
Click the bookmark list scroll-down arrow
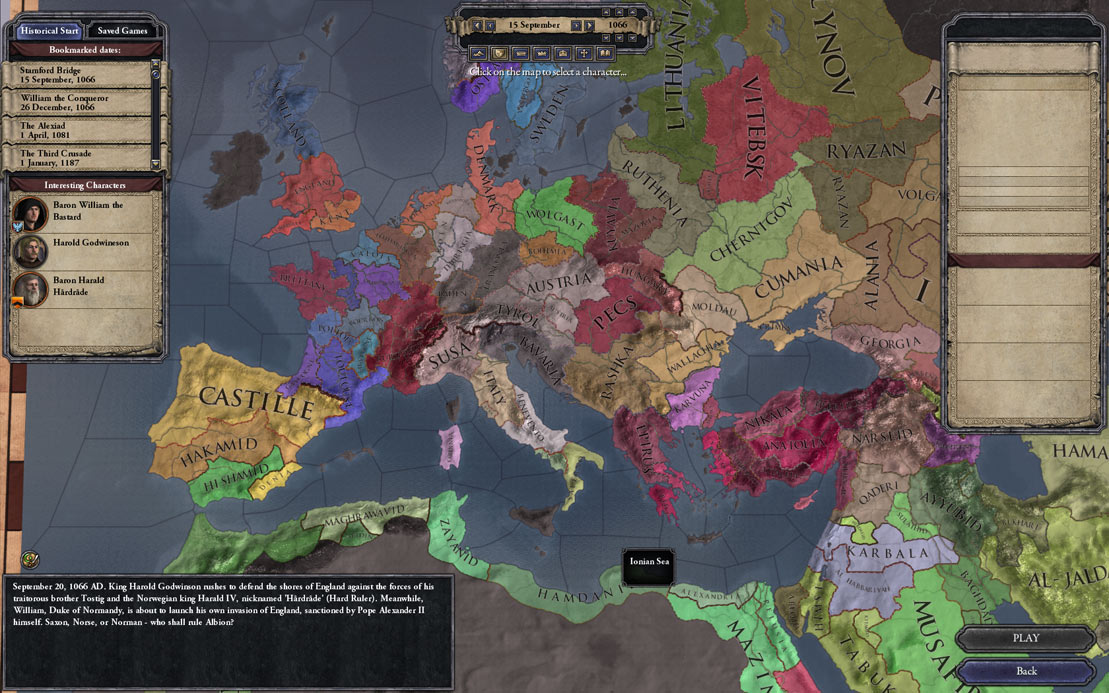click(x=155, y=163)
